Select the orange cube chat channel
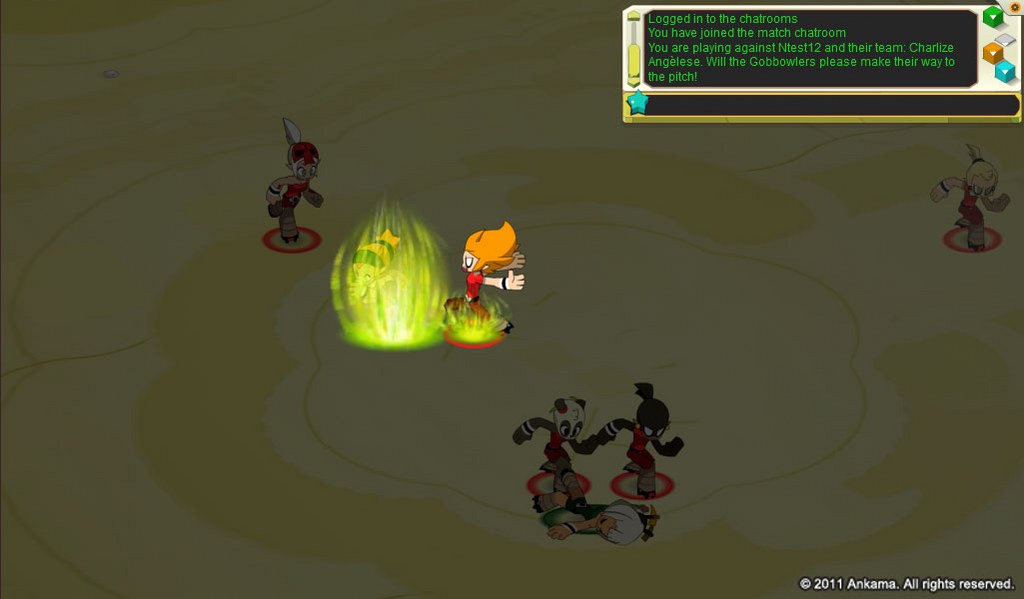 (993, 52)
